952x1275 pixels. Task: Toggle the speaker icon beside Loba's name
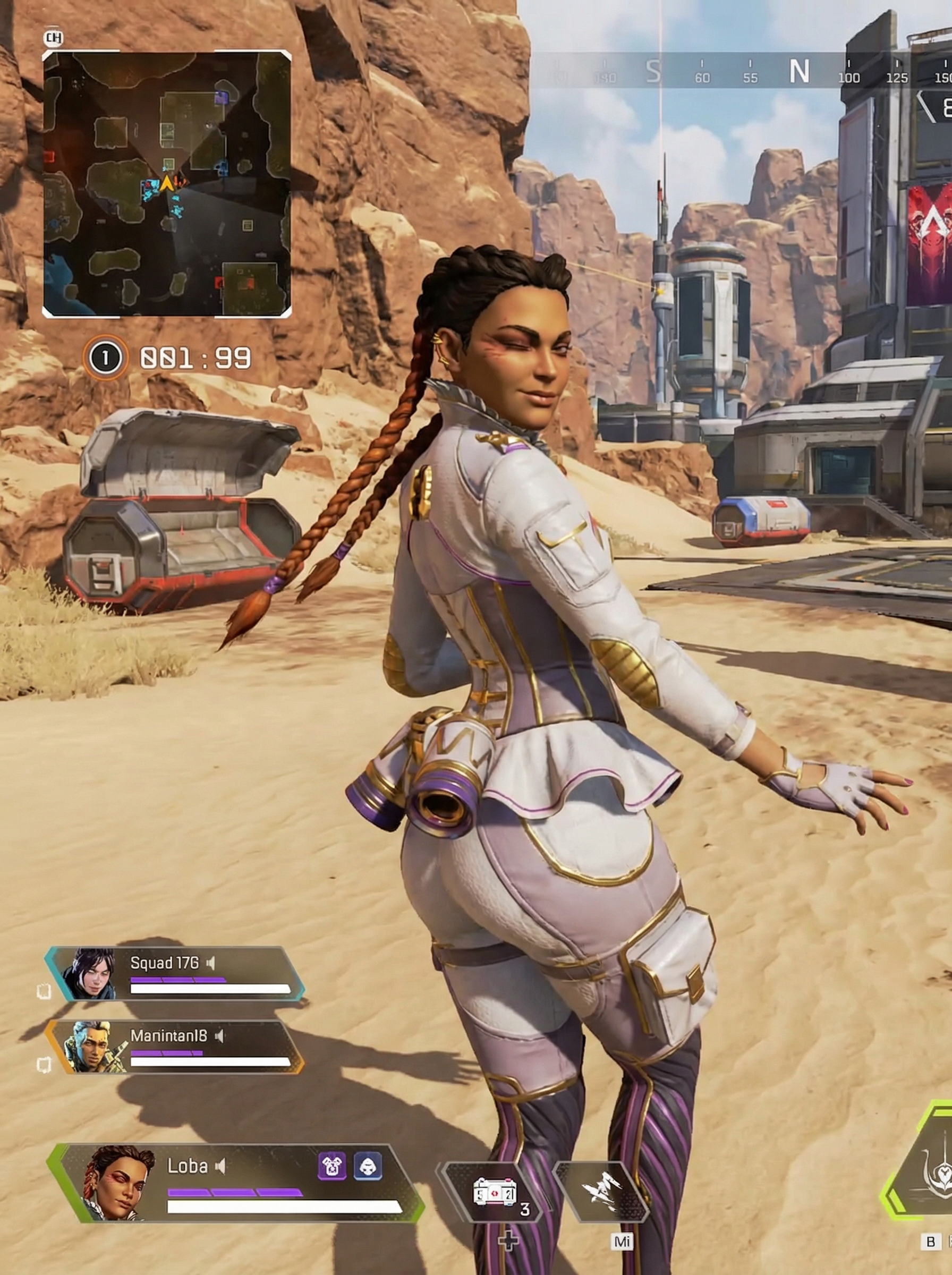tap(220, 1167)
